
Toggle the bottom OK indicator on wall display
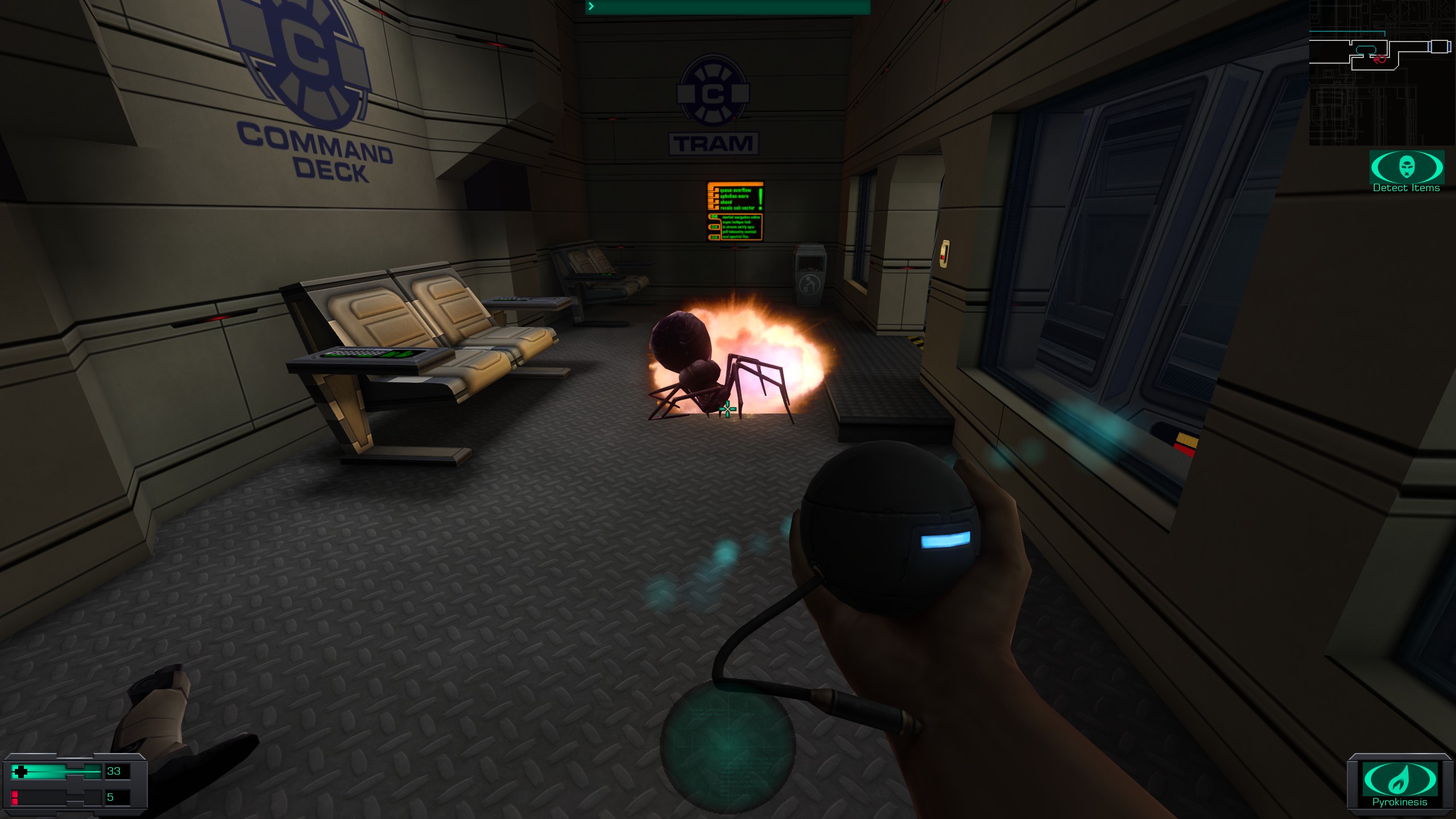714,238
